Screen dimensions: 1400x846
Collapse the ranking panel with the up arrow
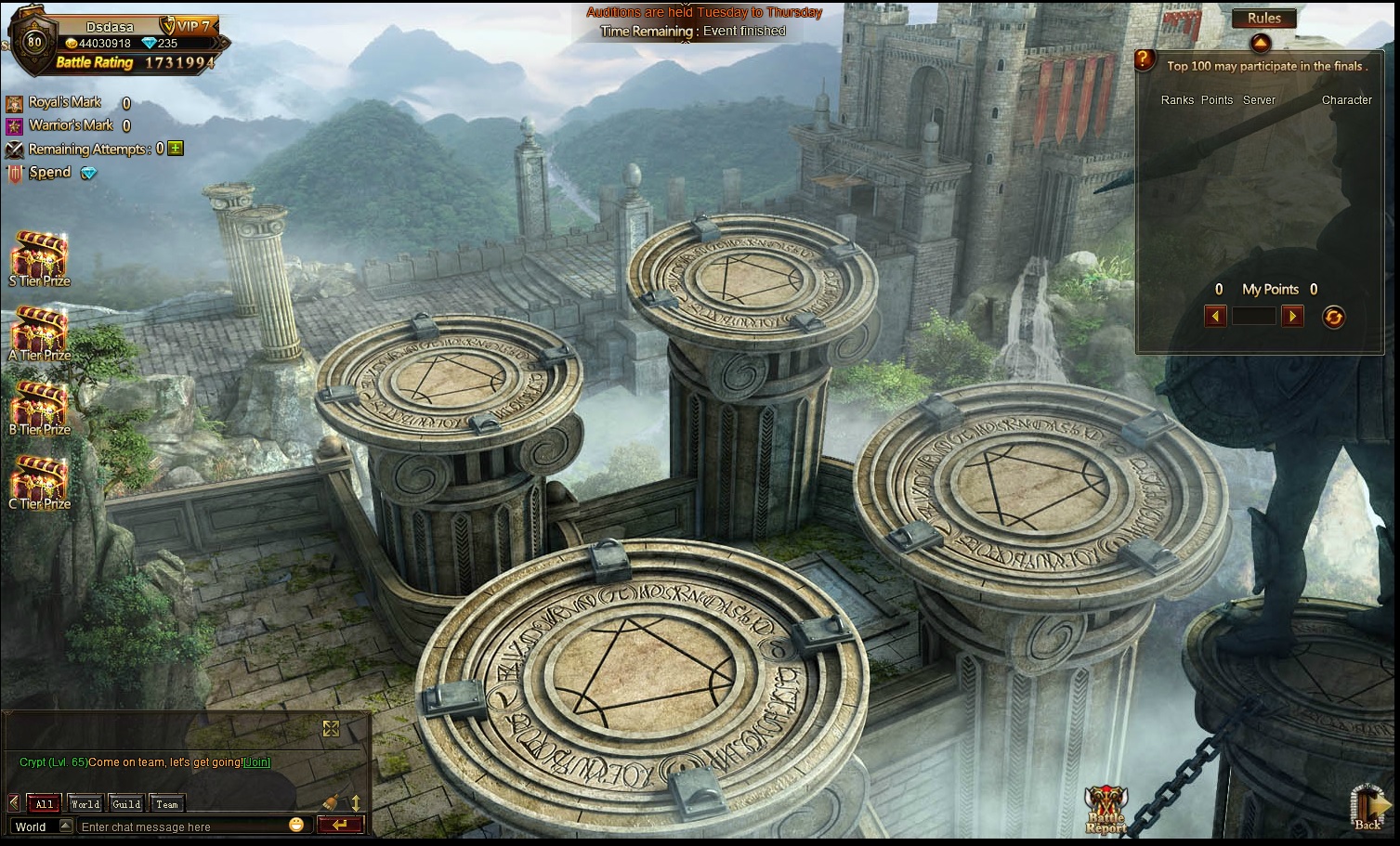pos(1260,43)
